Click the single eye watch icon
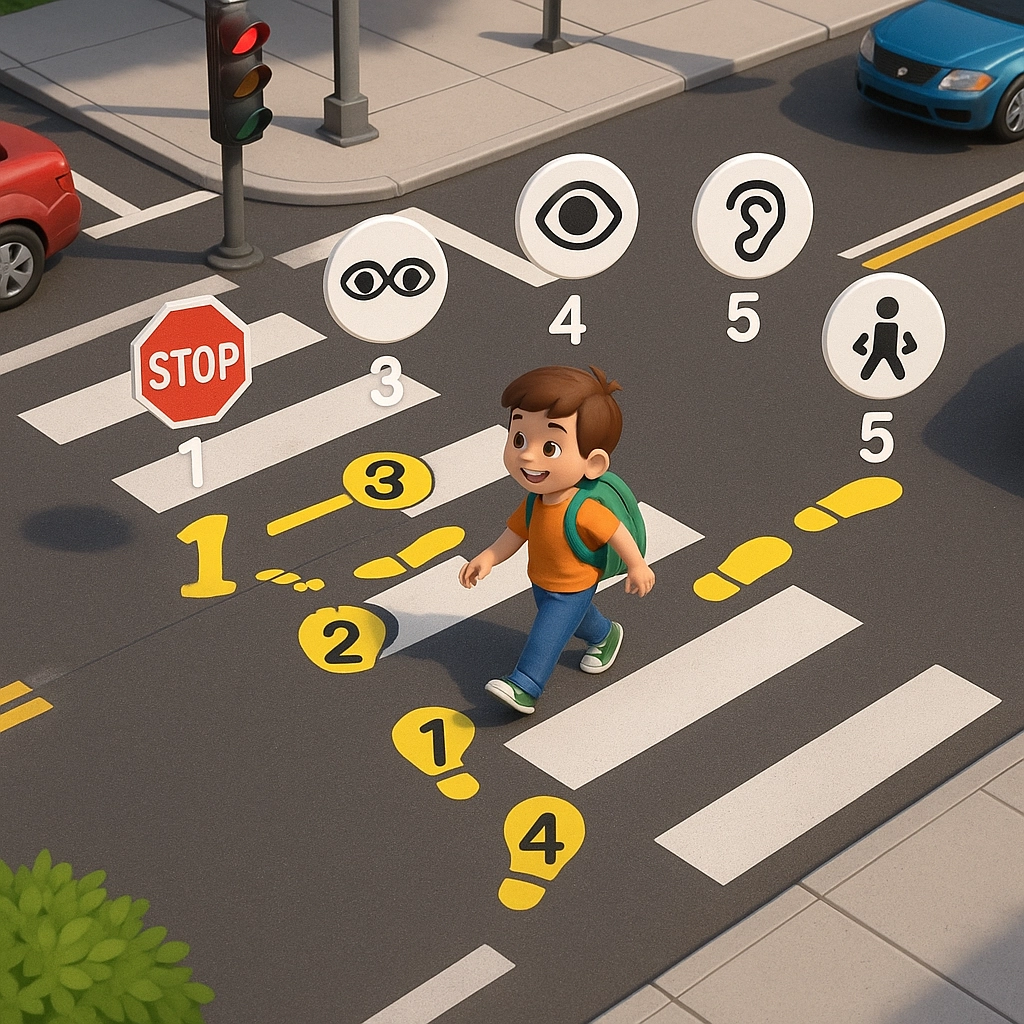This screenshot has height=1024, width=1024. (x=577, y=216)
